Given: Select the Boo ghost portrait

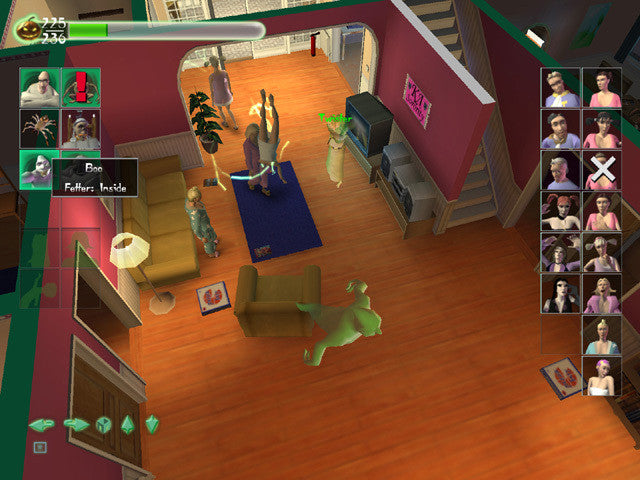Looking at the screenshot, I should coord(39,169).
